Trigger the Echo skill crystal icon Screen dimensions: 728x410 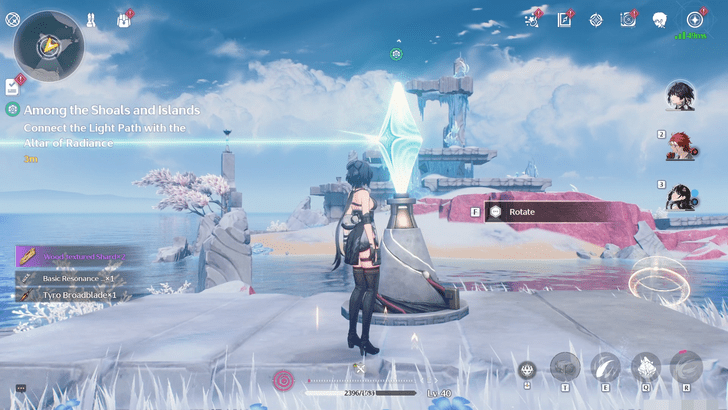coord(646,367)
